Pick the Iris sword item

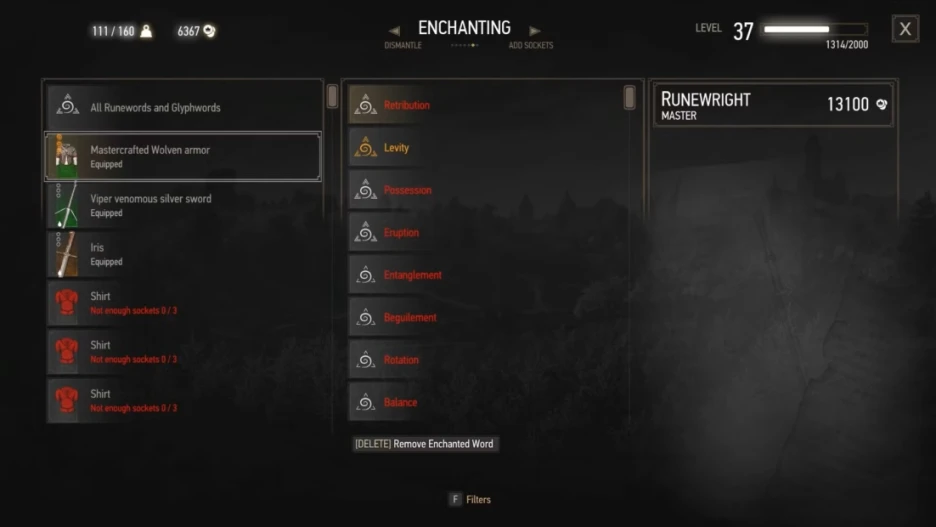[183, 254]
